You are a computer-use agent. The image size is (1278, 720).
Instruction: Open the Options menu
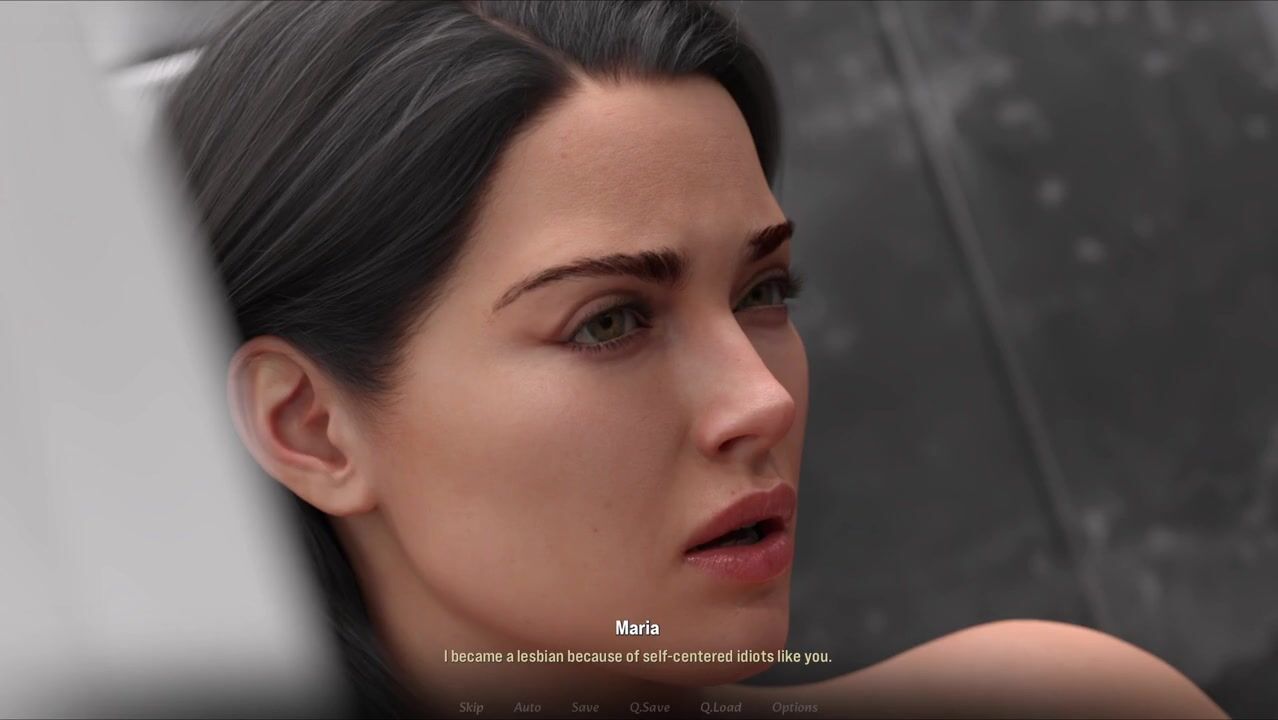(795, 707)
